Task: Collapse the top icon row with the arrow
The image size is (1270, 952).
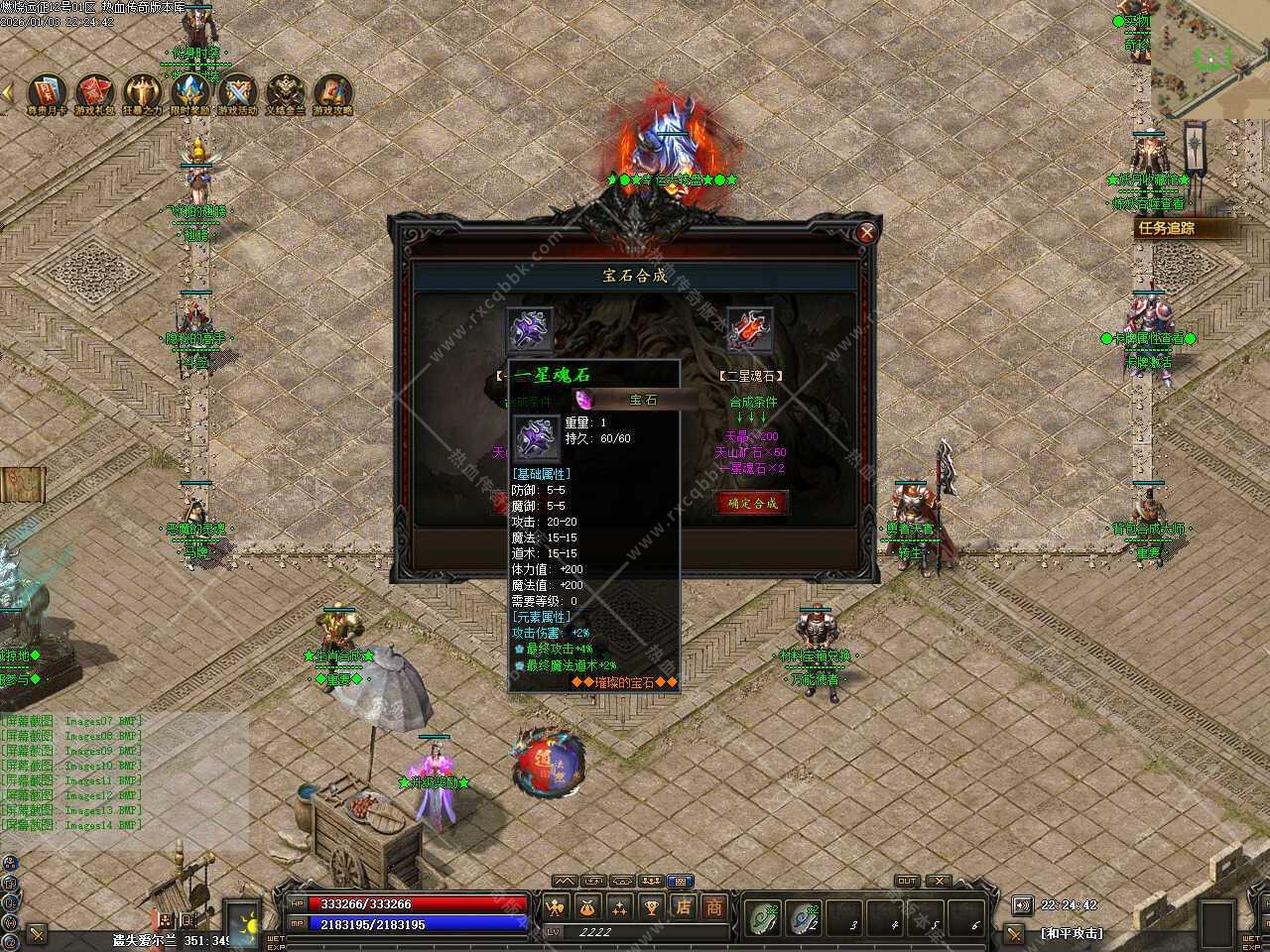Action: point(7,92)
